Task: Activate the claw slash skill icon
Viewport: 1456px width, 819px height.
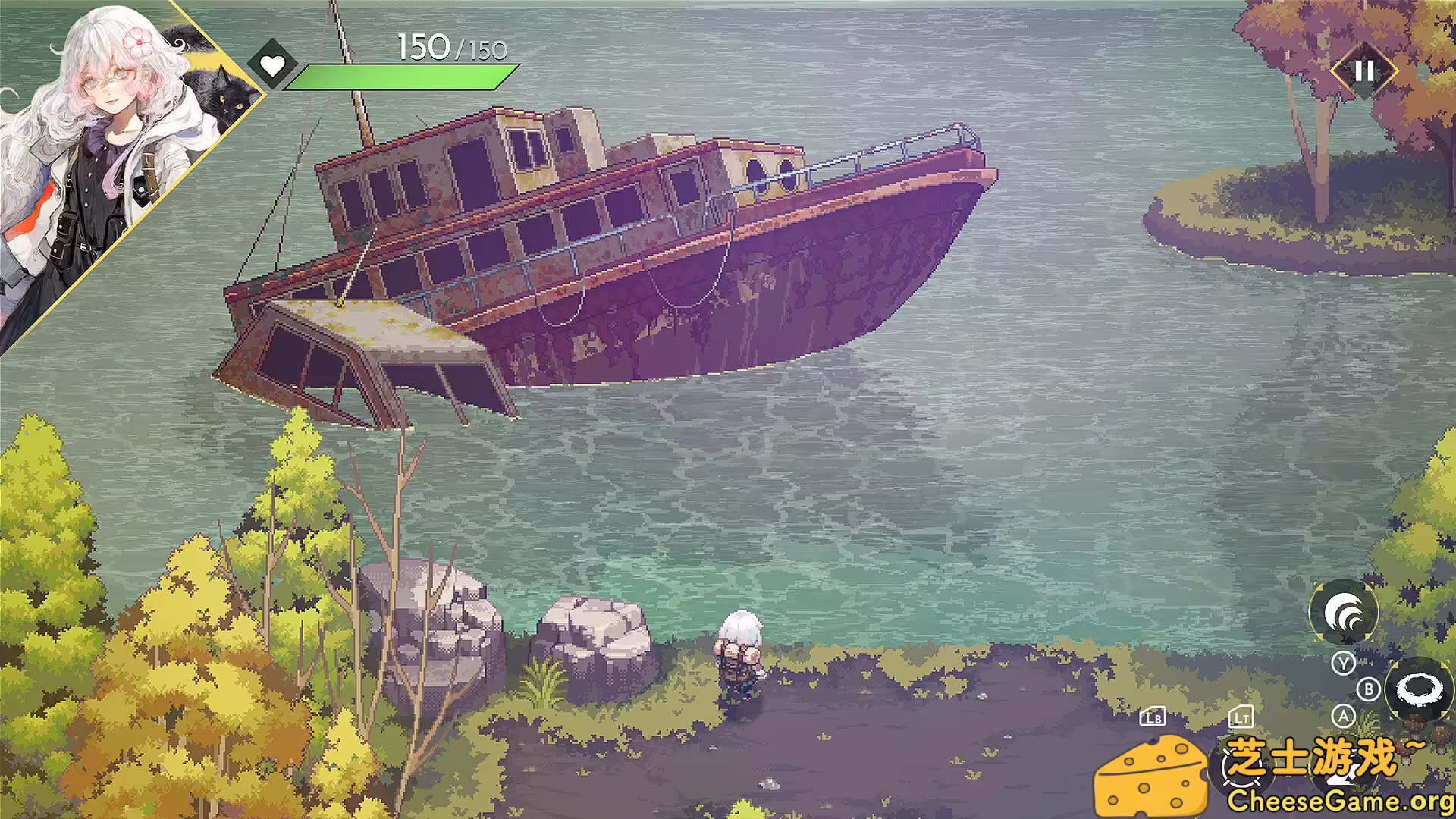Action: click(x=1342, y=612)
